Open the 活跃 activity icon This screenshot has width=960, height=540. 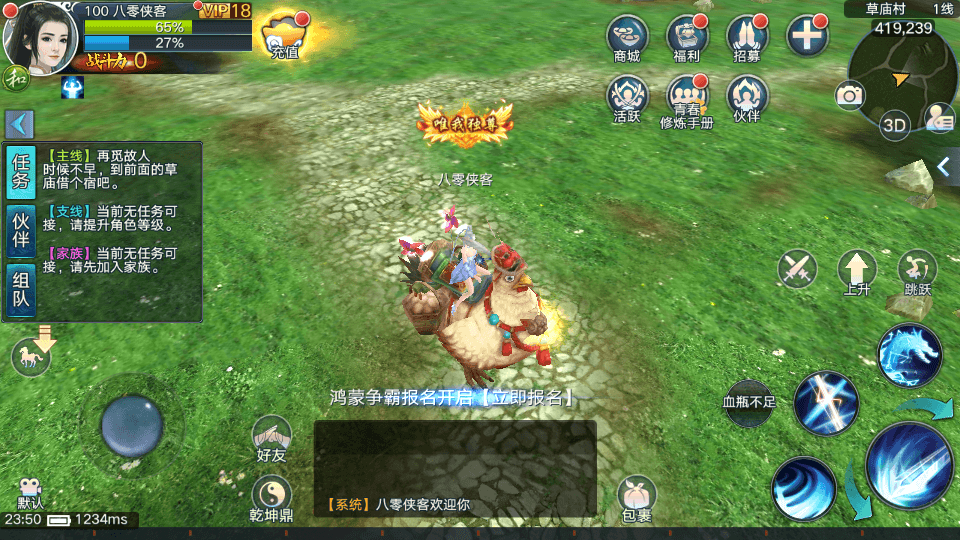(627, 98)
